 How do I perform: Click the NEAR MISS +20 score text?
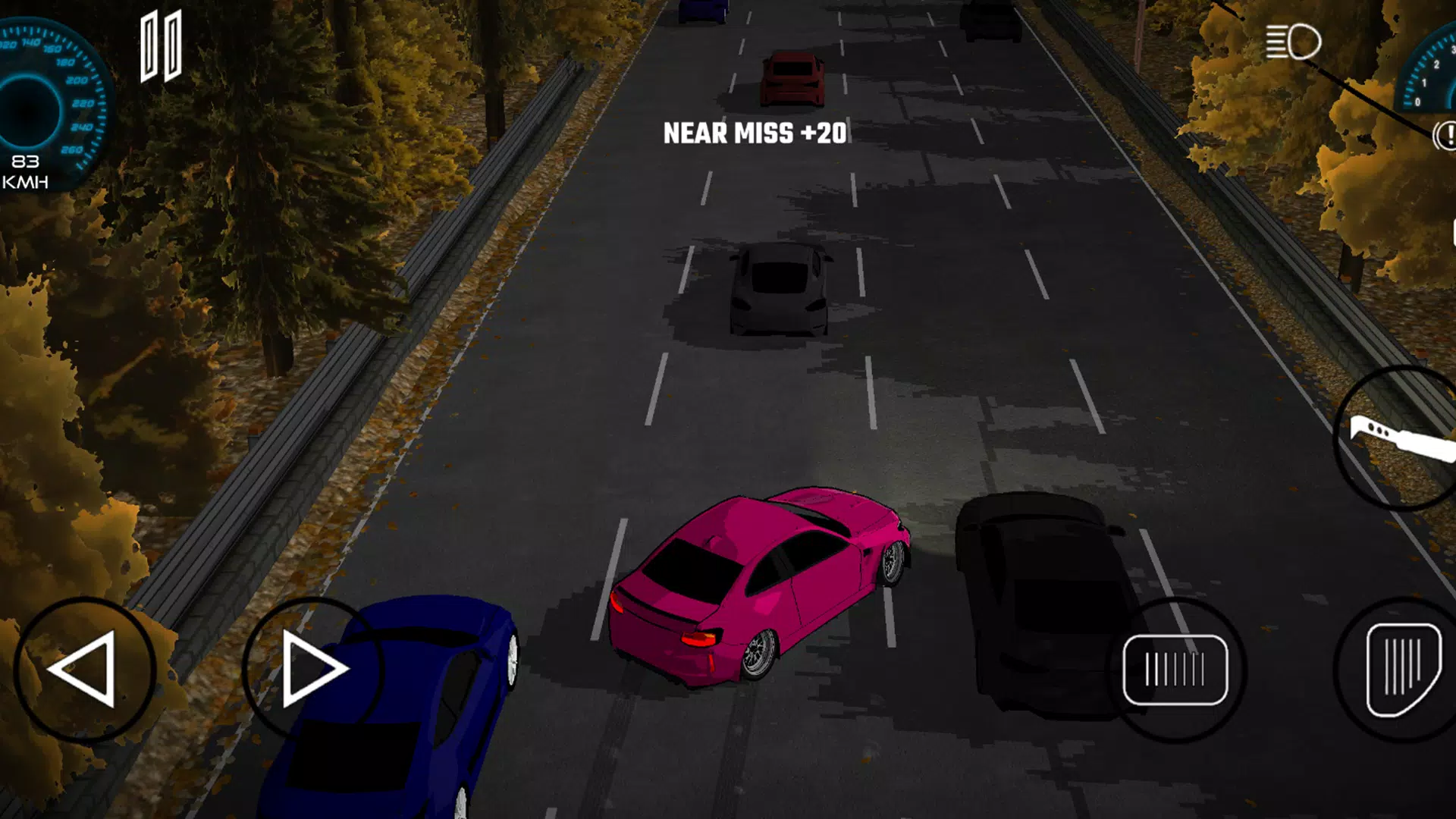point(755,135)
